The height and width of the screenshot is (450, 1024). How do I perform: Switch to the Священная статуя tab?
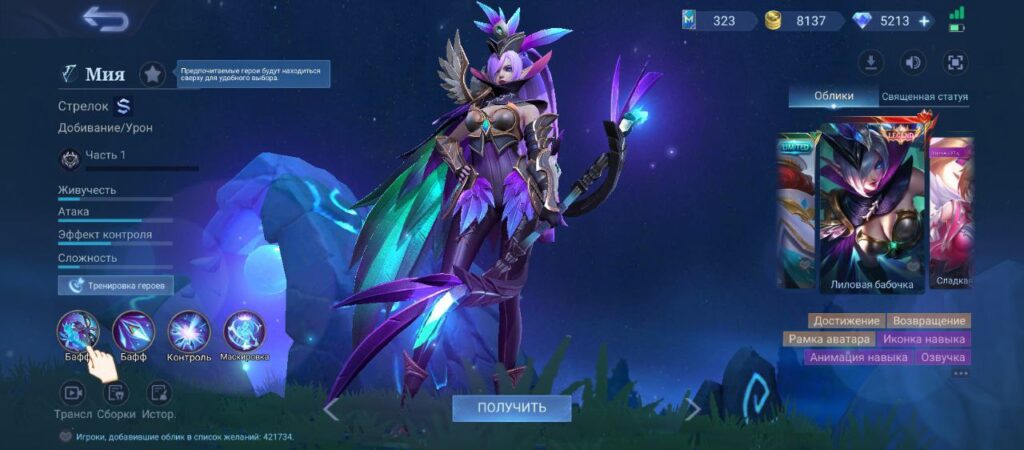click(924, 97)
